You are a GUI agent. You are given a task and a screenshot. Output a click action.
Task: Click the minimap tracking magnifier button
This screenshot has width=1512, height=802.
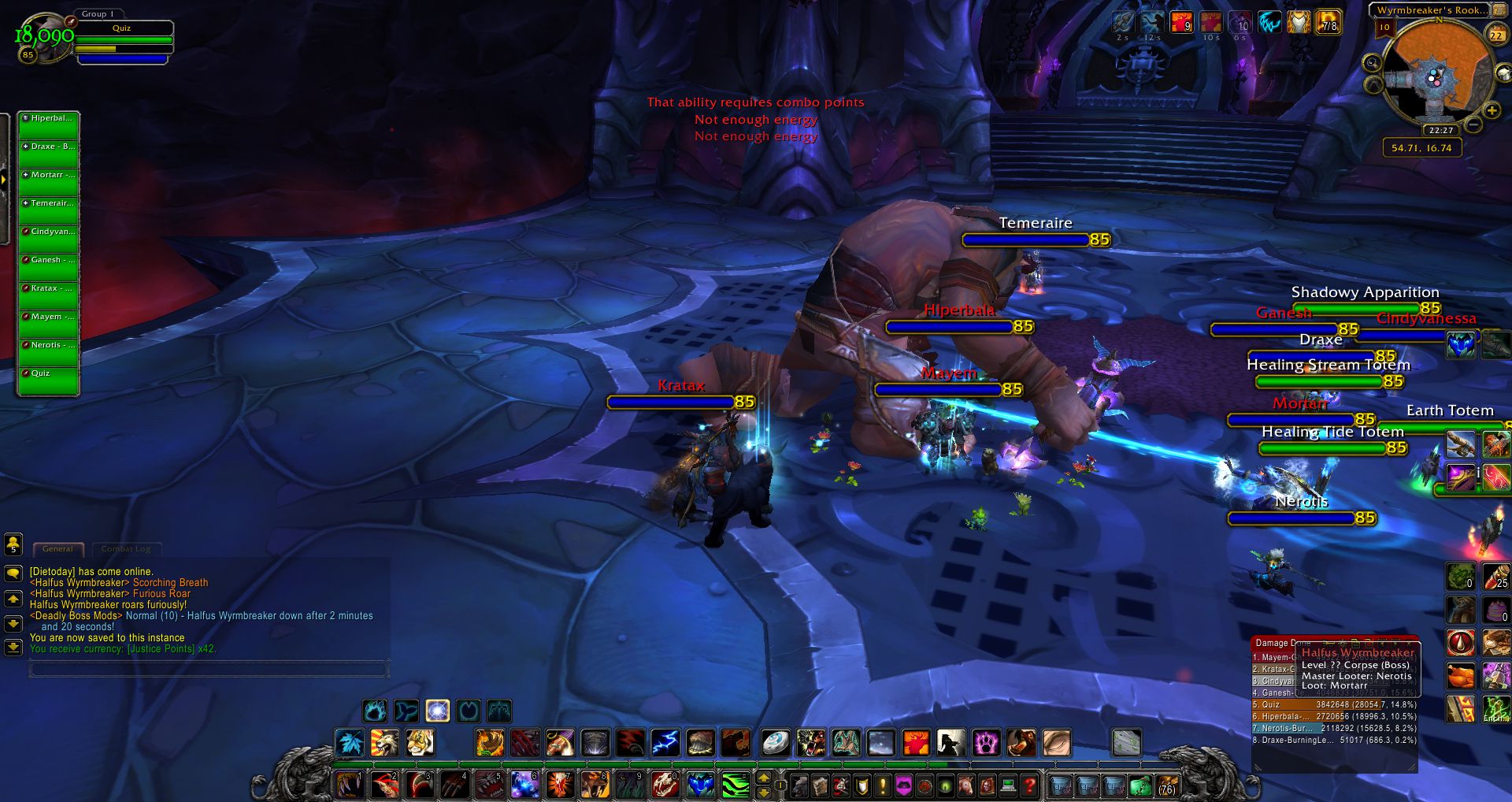[x=1372, y=63]
